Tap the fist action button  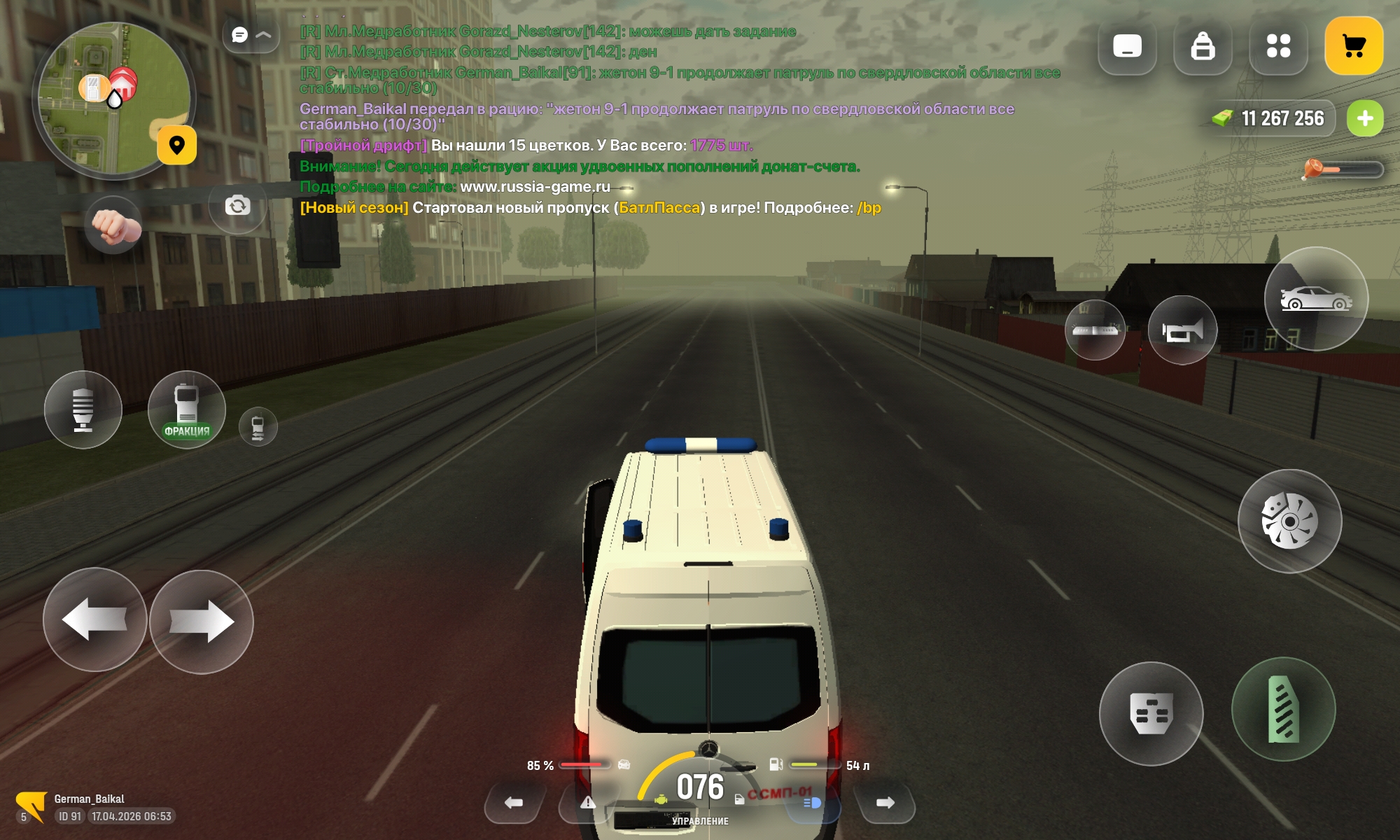(113, 224)
